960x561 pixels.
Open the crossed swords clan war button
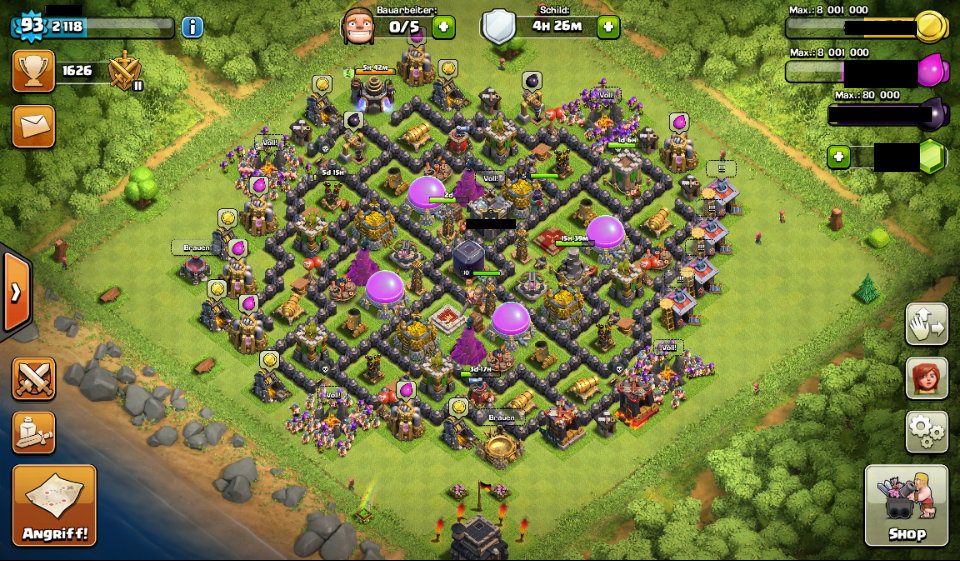(x=33, y=379)
